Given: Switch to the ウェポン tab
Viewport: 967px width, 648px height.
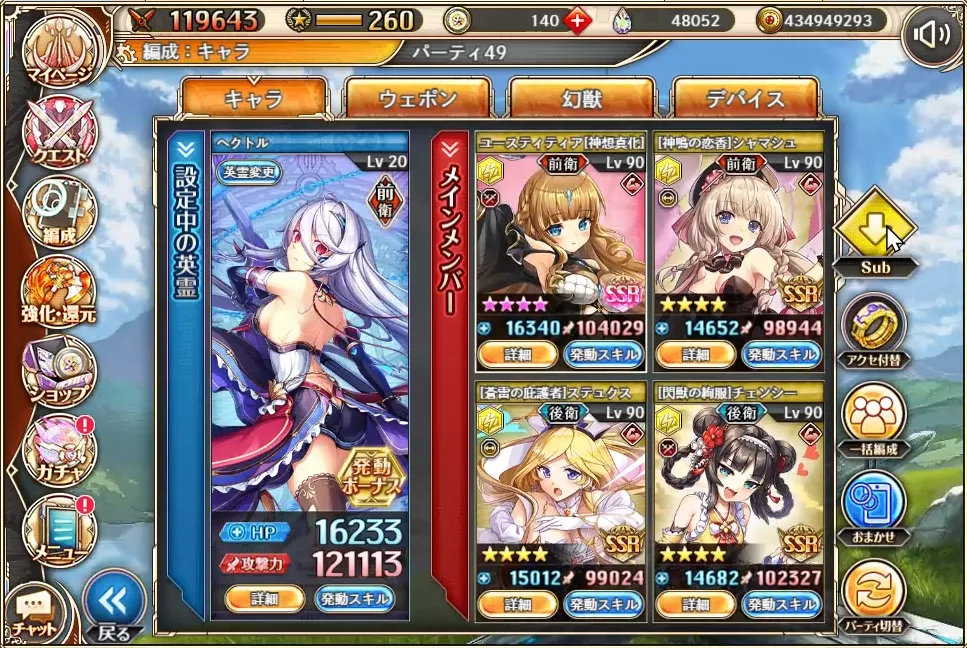Looking at the screenshot, I should [x=417, y=99].
